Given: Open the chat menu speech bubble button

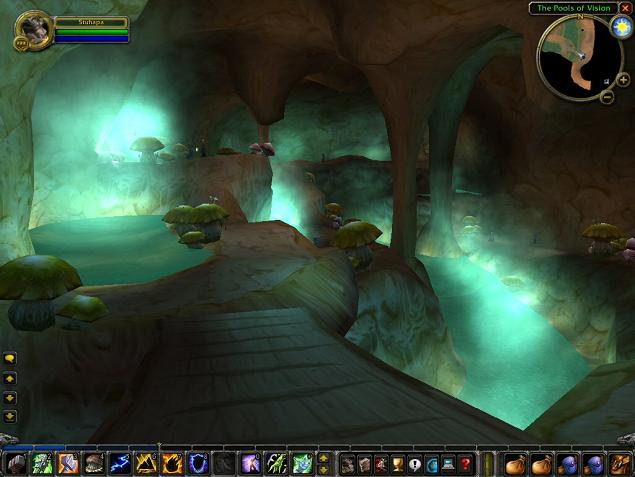Looking at the screenshot, I should [x=9, y=358].
